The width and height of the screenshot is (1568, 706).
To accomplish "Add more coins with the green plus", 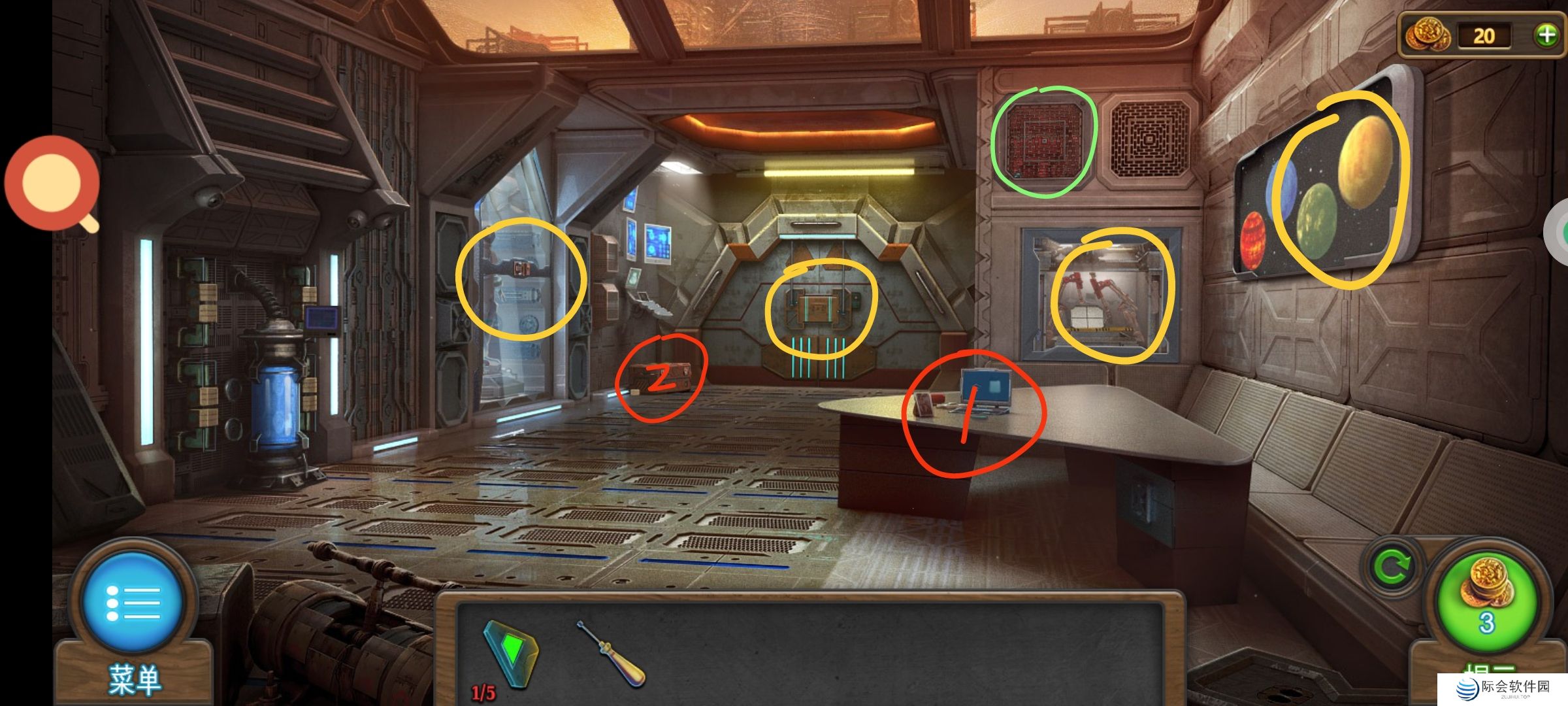I will [x=1546, y=35].
